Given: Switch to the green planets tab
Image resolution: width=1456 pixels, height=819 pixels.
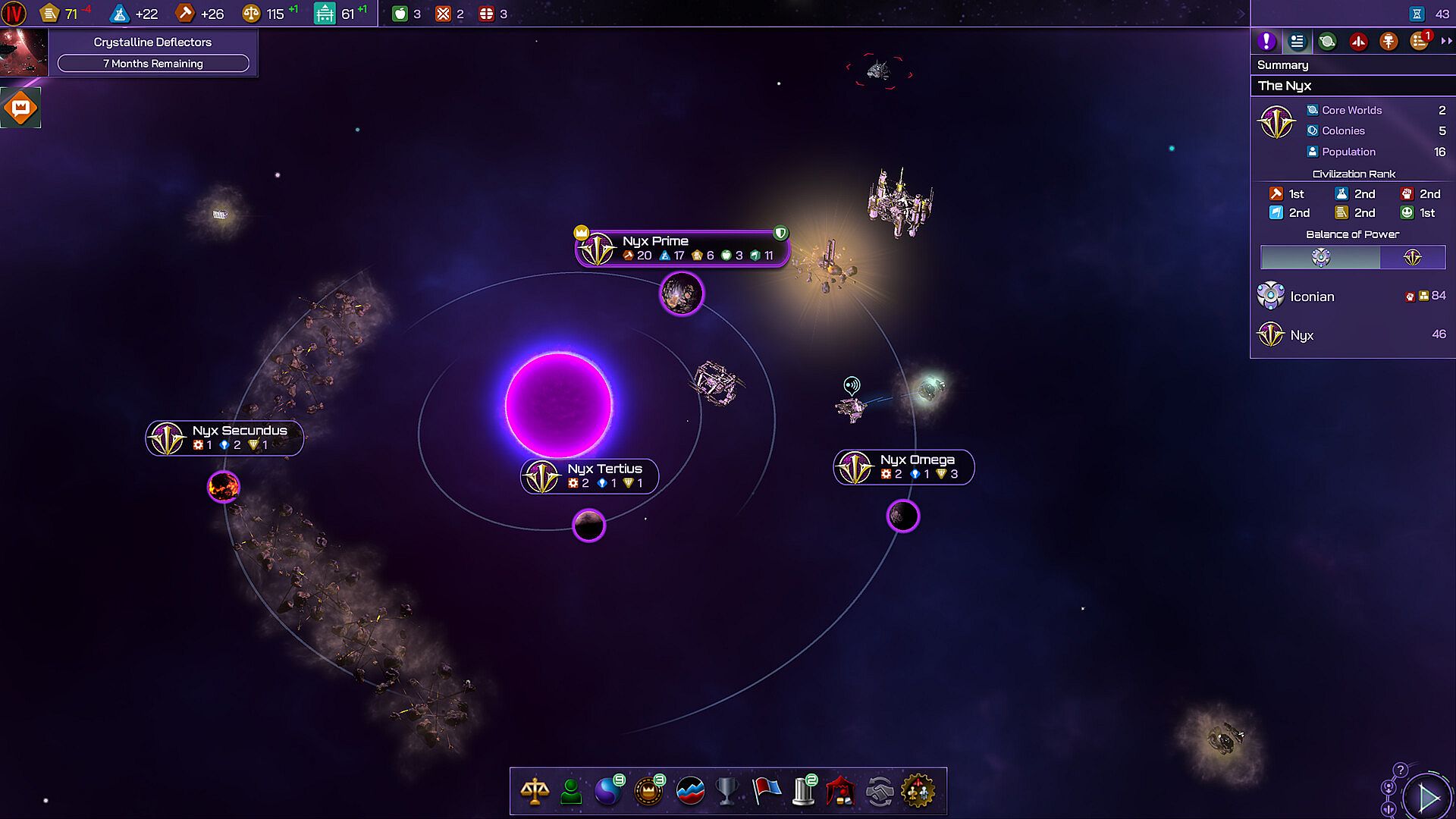Looking at the screenshot, I should tap(1327, 42).
